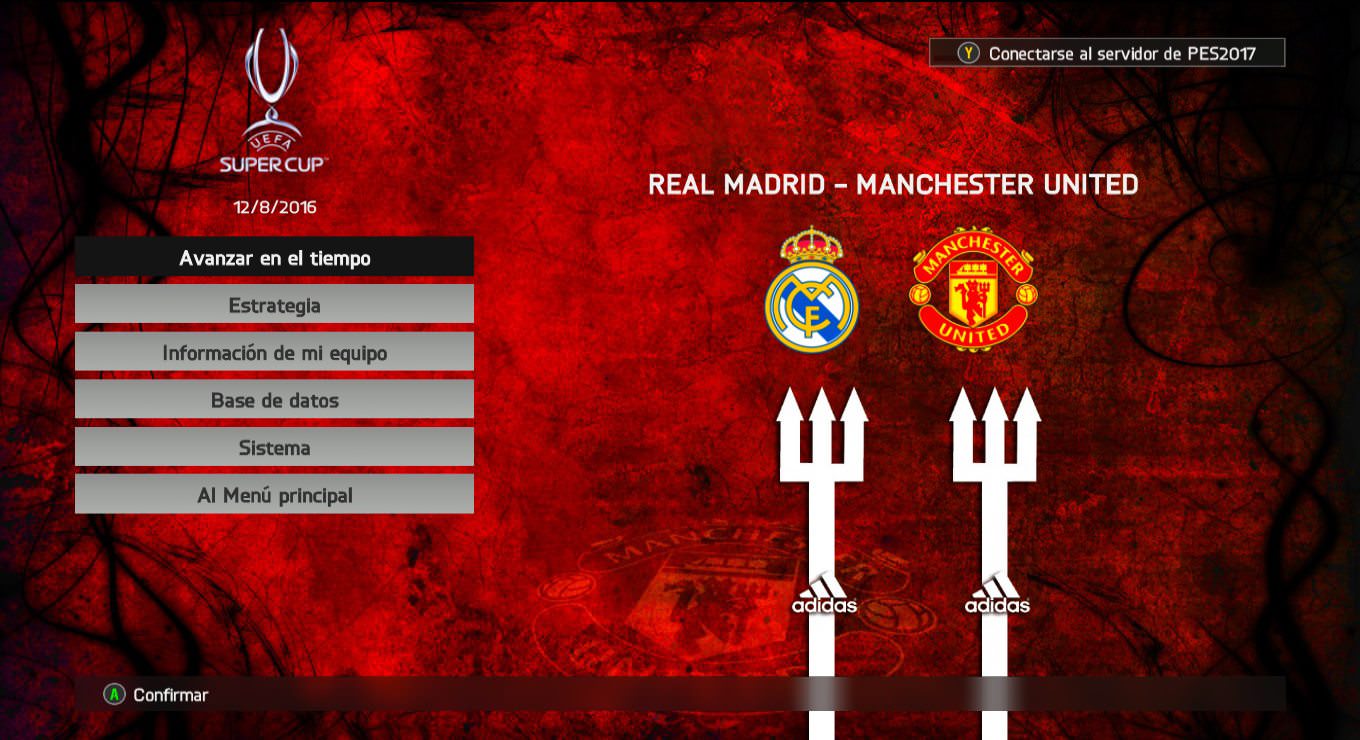This screenshot has width=1360, height=740.
Task: Select Avanzar en el tiempo
Action: [274, 258]
